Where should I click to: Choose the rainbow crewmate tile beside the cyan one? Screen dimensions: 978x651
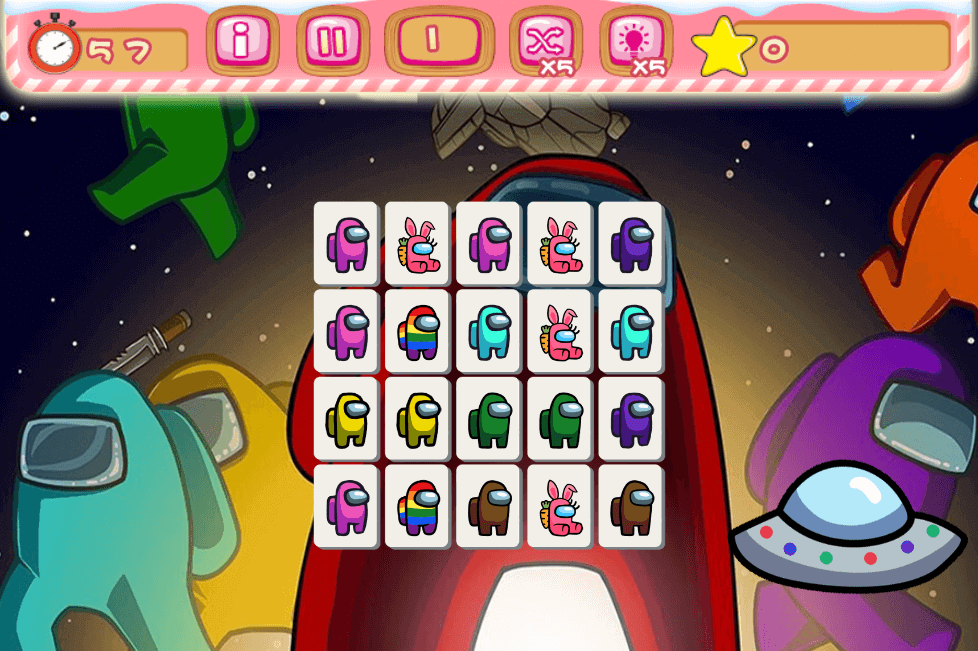pyautogui.click(x=417, y=331)
